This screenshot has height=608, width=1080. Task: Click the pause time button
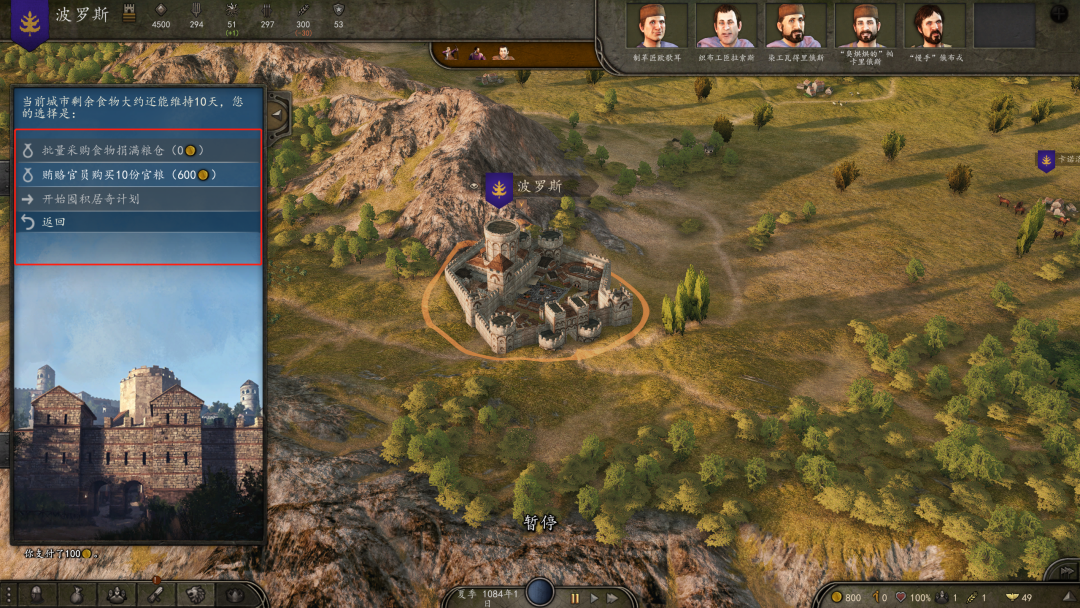pos(575,597)
